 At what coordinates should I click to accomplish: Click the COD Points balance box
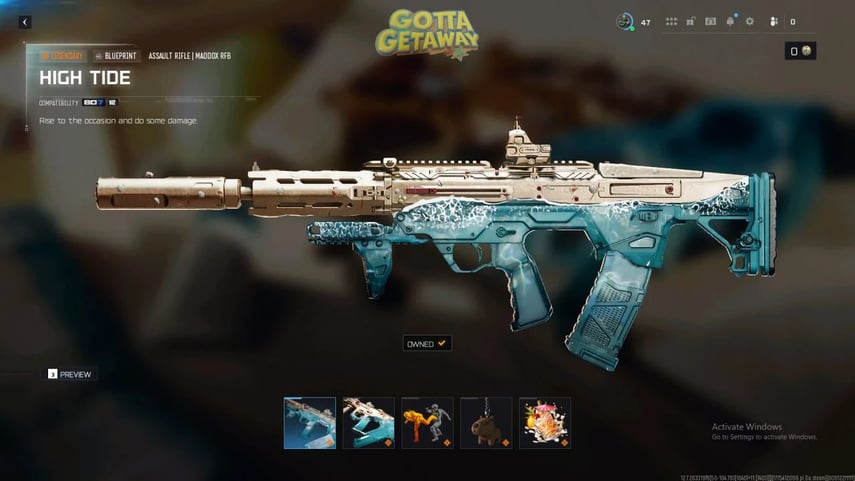[x=800, y=51]
